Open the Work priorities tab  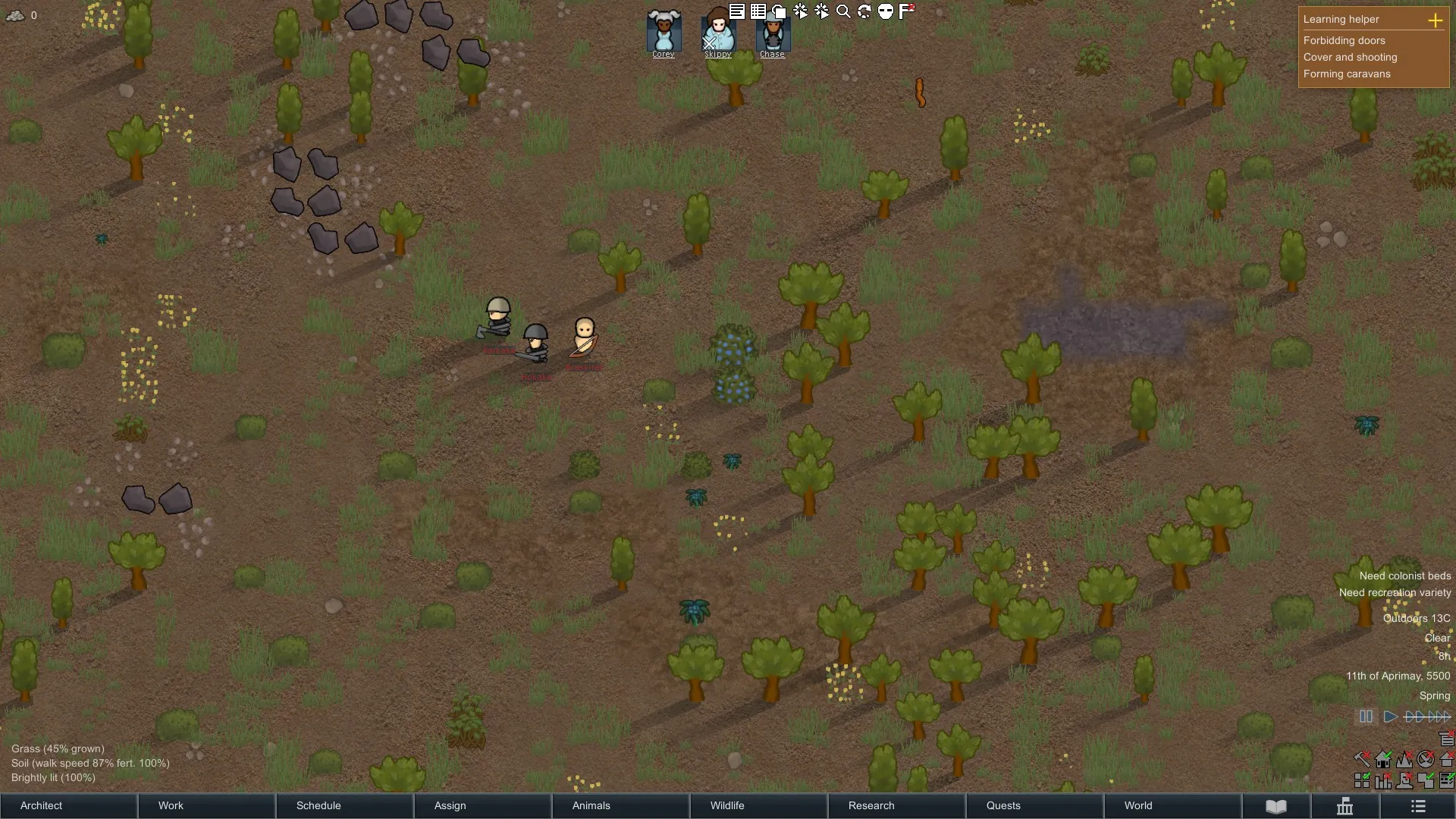click(x=206, y=805)
